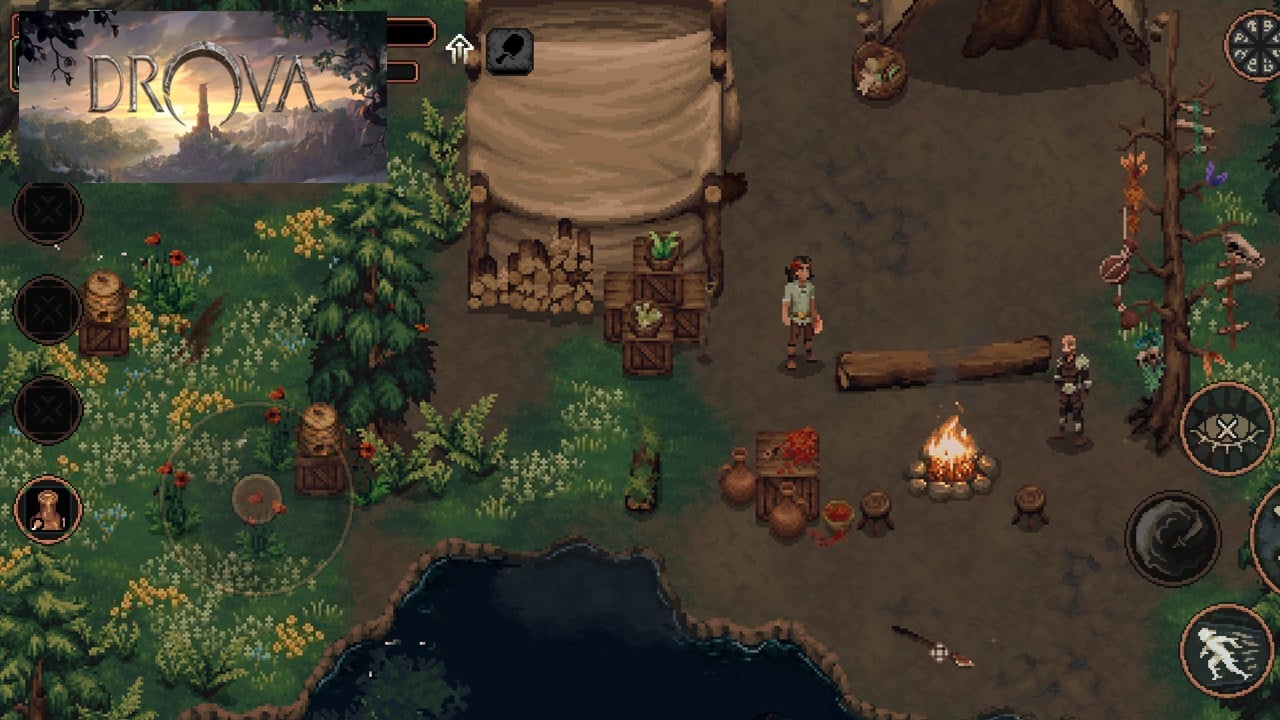
Task: Select the meat drumstick status icon
Action: tap(509, 50)
